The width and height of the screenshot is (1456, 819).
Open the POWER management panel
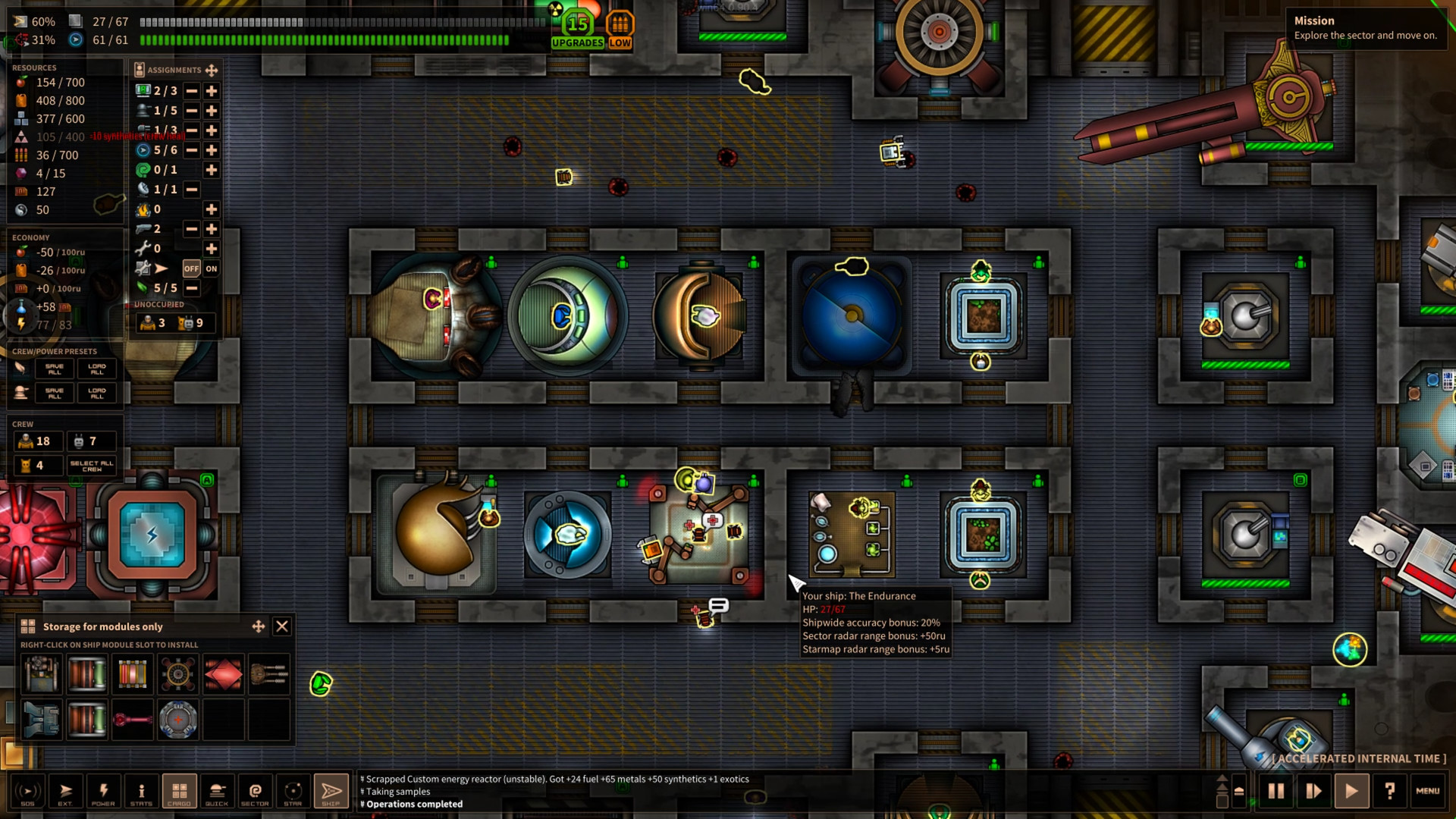point(103,791)
